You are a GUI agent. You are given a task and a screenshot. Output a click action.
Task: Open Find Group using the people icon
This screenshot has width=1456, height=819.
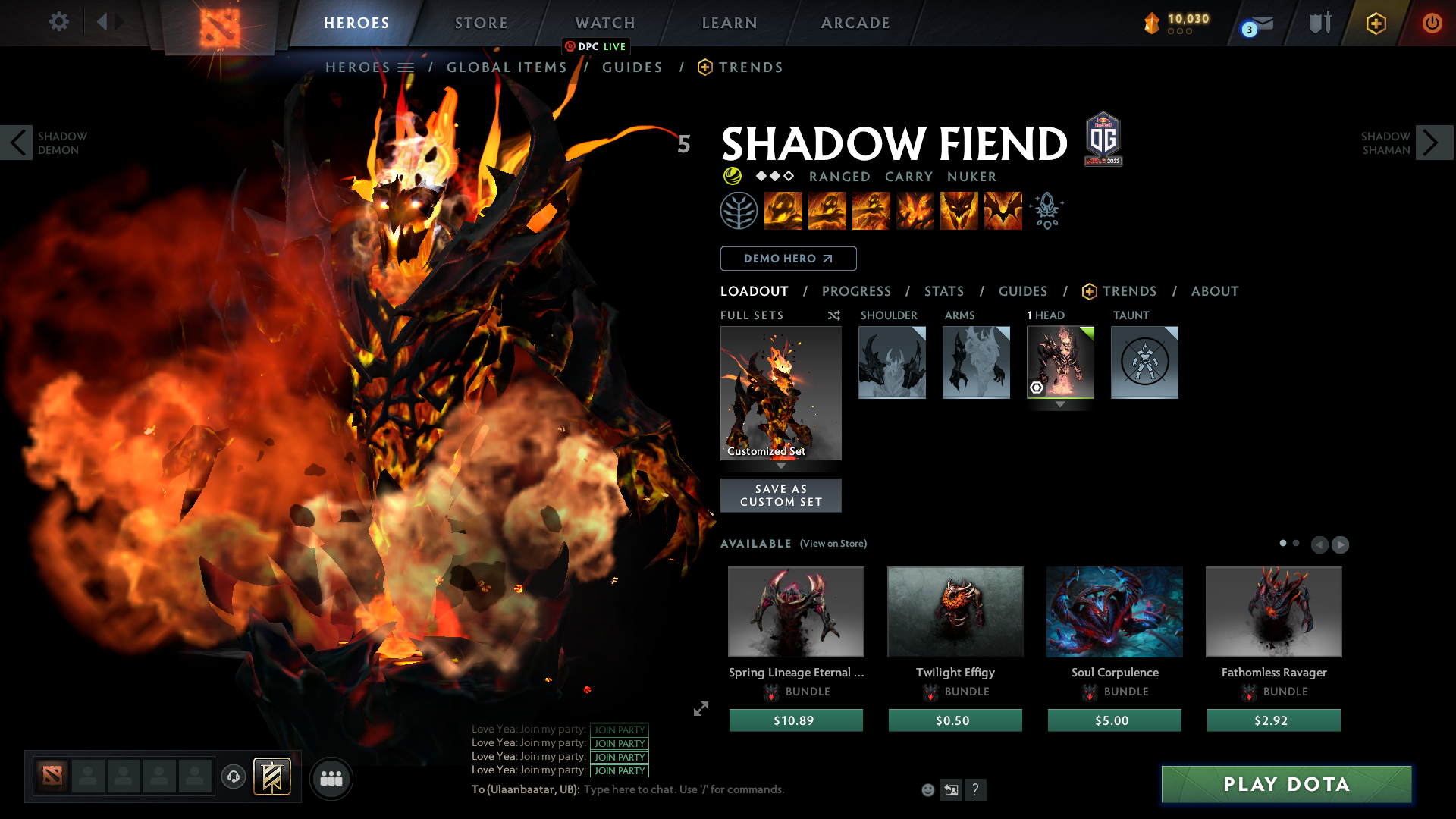[x=330, y=778]
